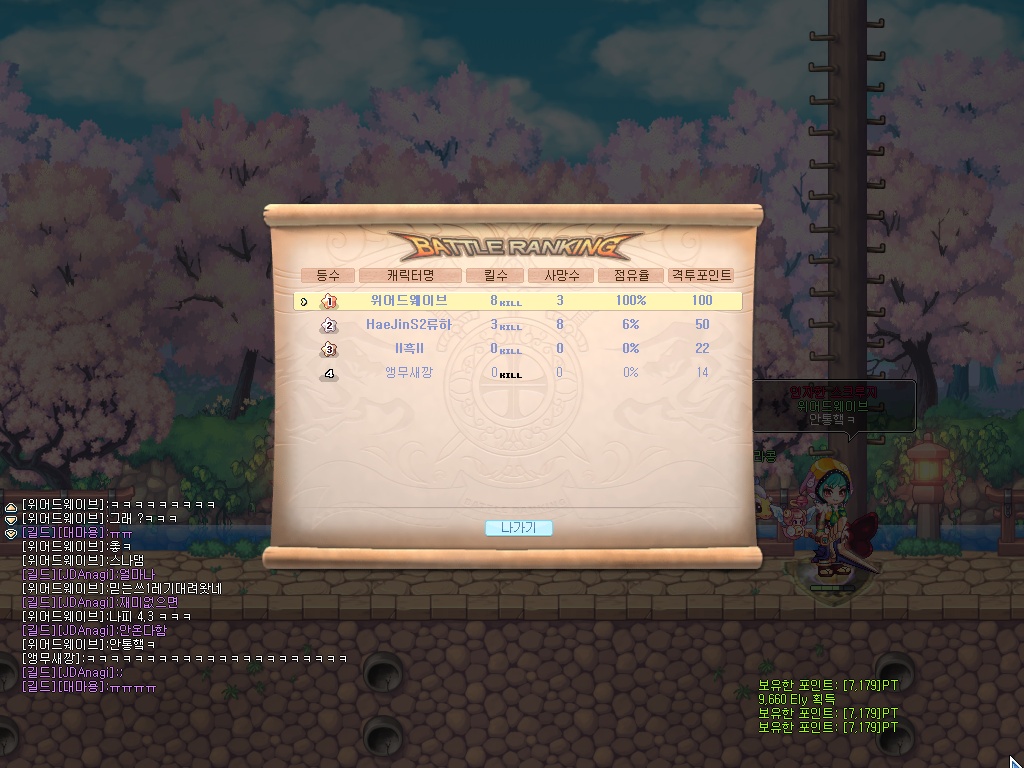Select the fourth-place 앵무새깡 row
The height and width of the screenshot is (768, 1024).
pos(519,372)
